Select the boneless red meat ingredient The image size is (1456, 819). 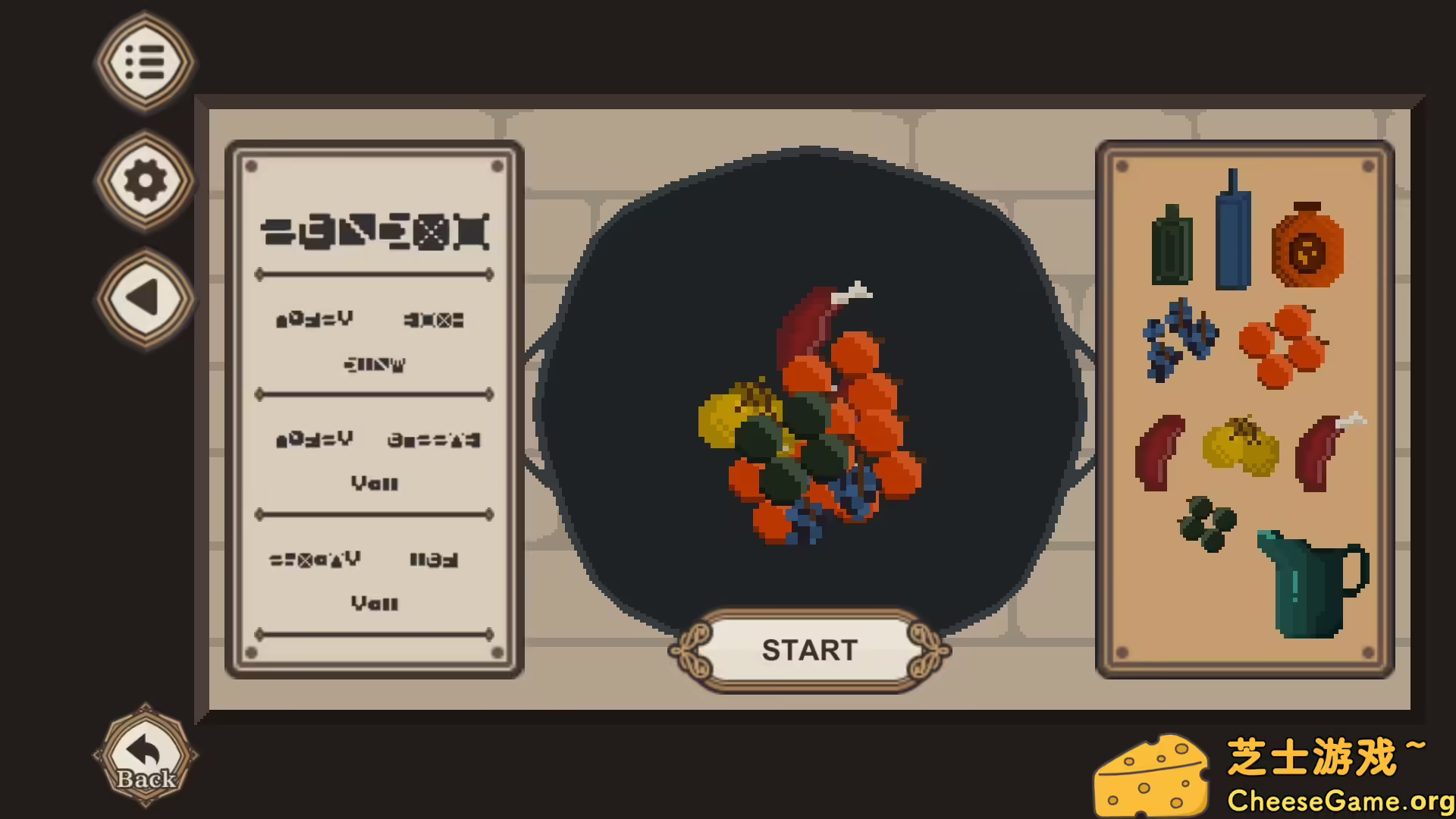[x=1159, y=452]
